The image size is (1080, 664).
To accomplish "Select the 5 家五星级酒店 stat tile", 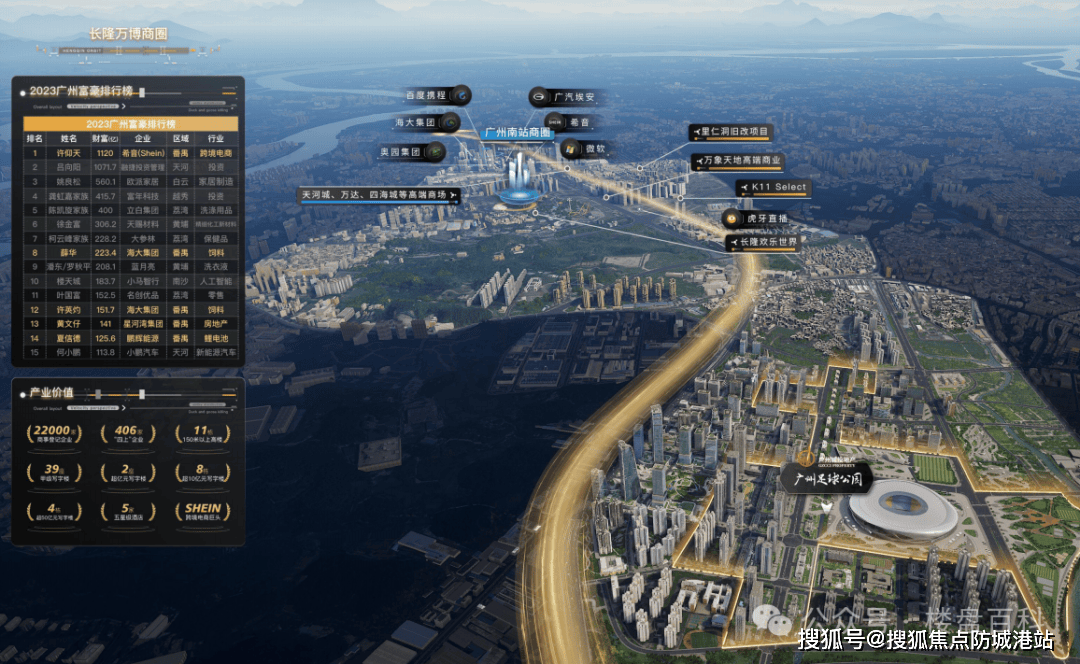I will 128,514.
